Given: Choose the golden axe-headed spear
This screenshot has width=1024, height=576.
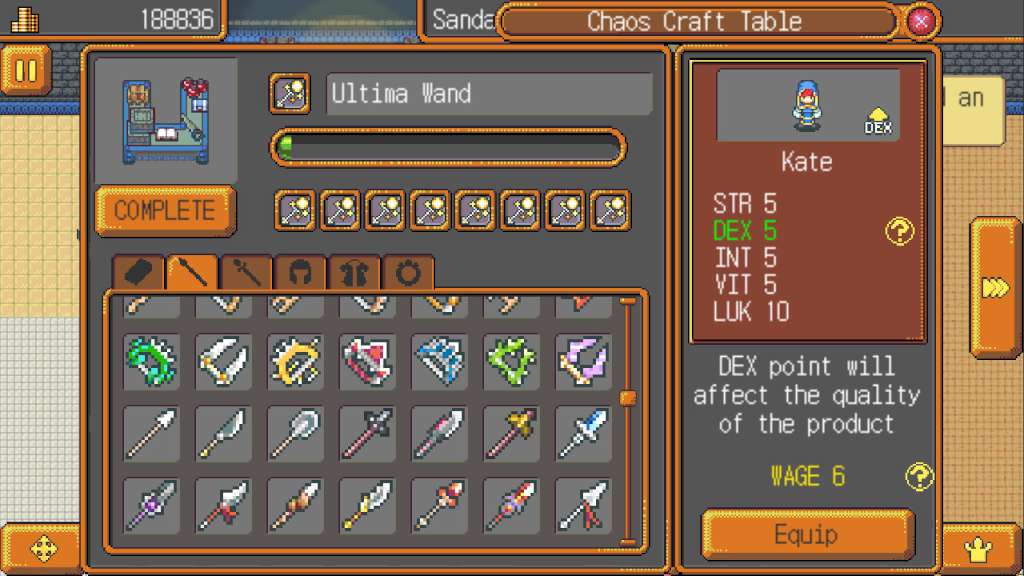Looking at the screenshot, I should click(511, 433).
